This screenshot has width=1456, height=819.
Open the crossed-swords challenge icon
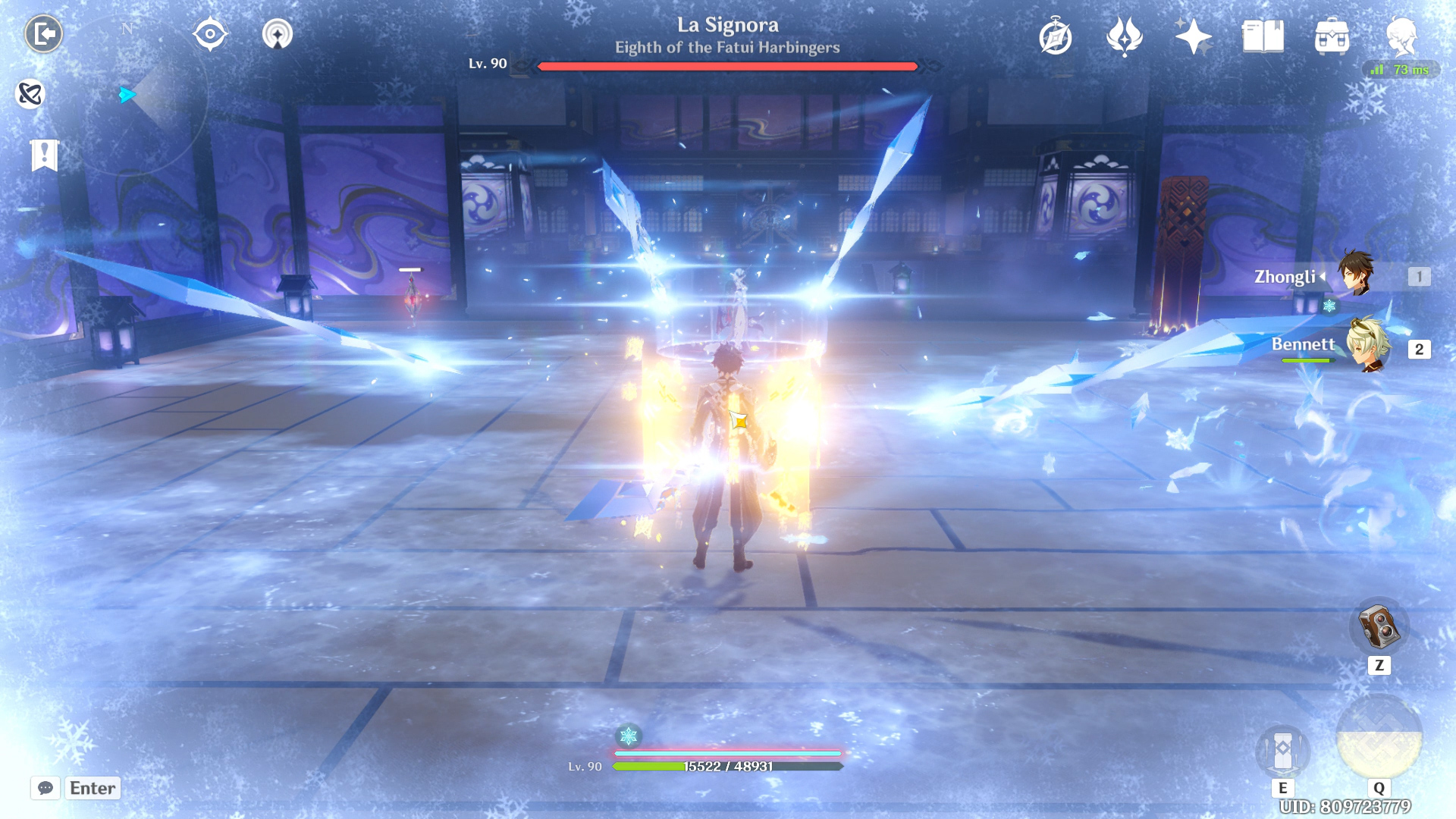point(30,94)
